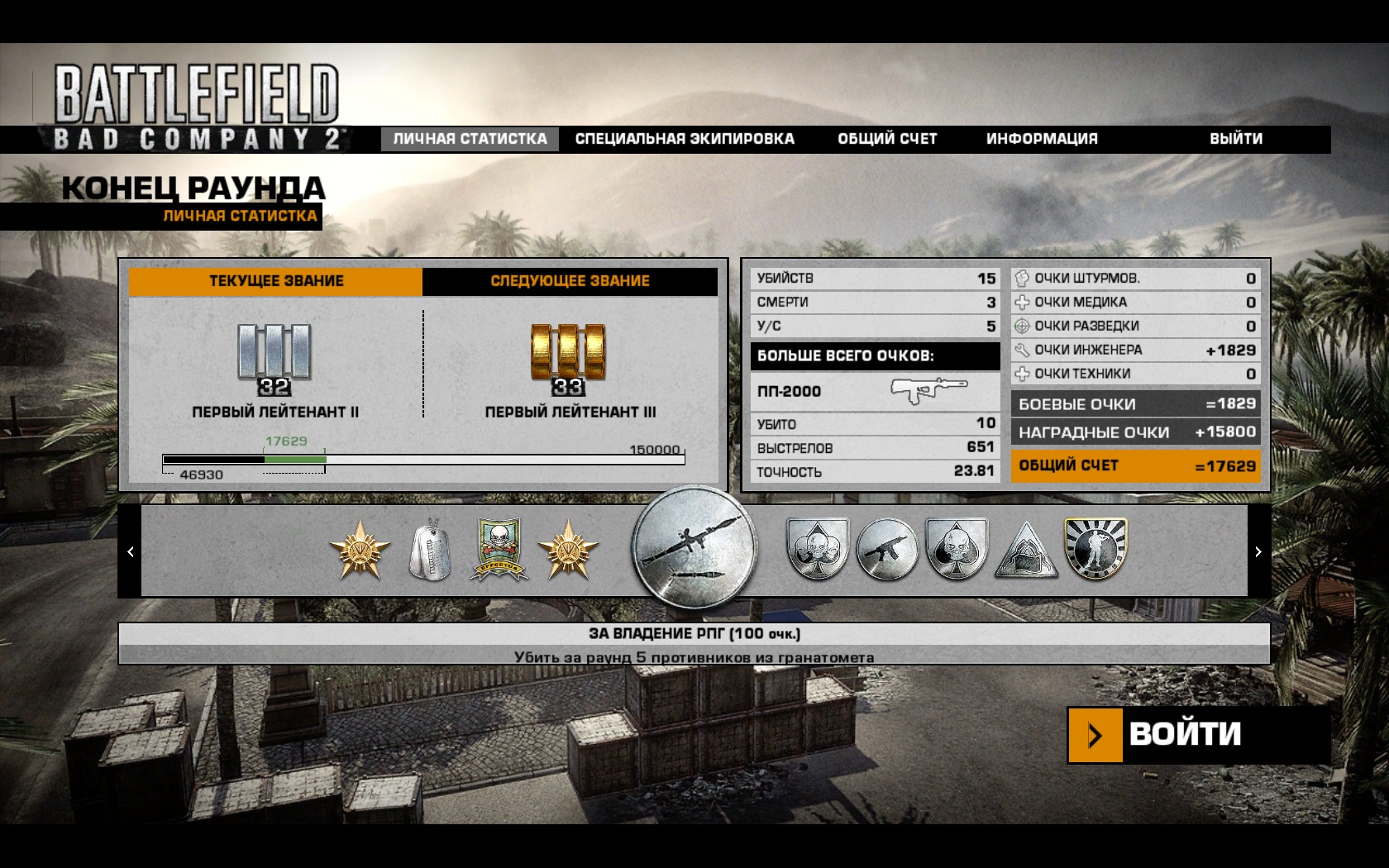Screen dimensions: 1389x868
Task: Select the soldier sunburst shield award
Action: click(1095, 548)
